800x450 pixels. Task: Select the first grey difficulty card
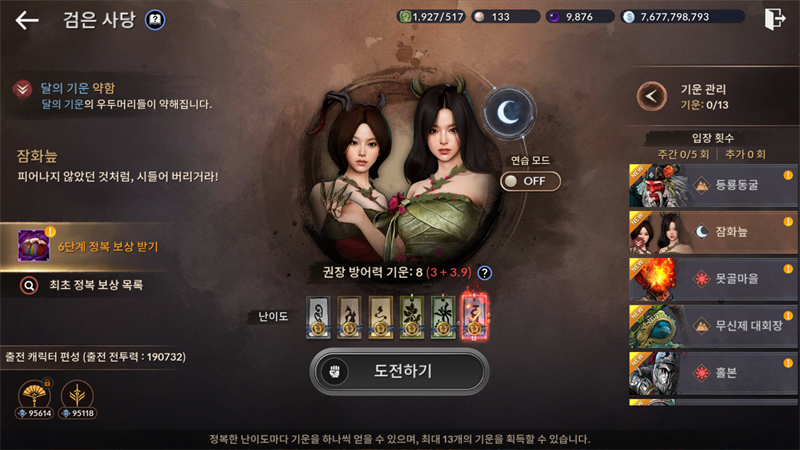click(318, 316)
